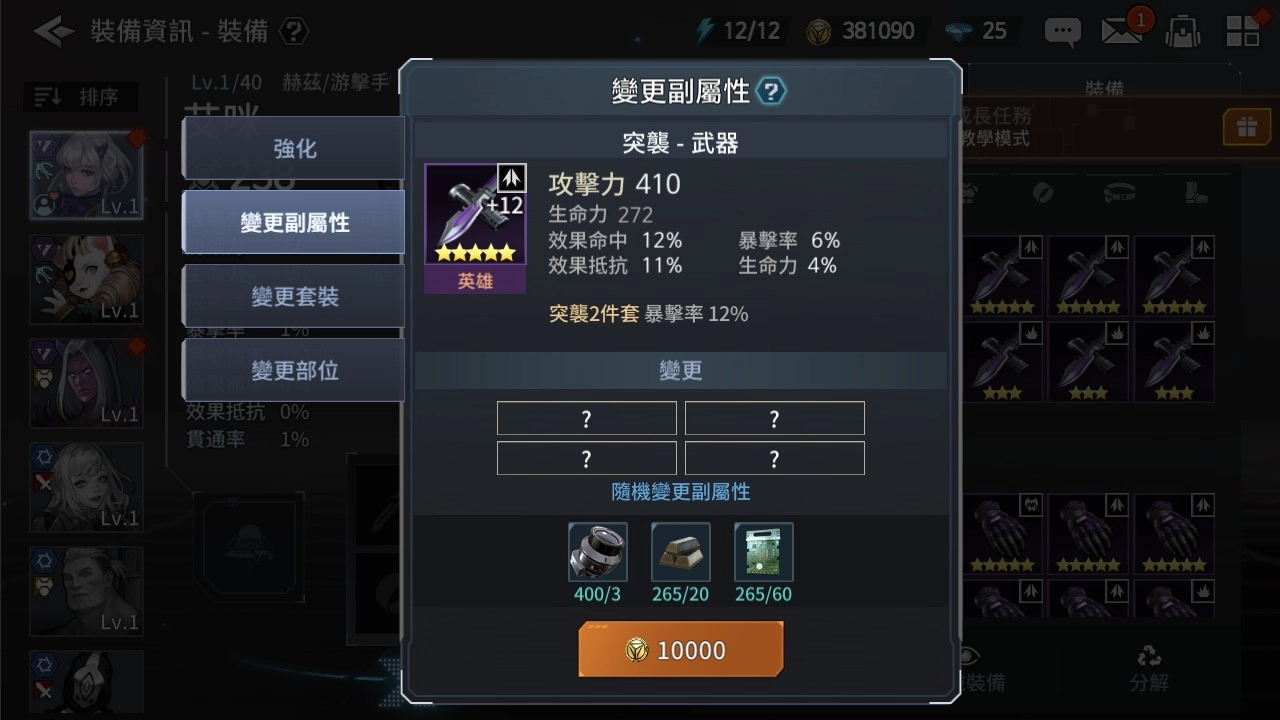Click the gear material icon showing 400/3

tap(596, 551)
